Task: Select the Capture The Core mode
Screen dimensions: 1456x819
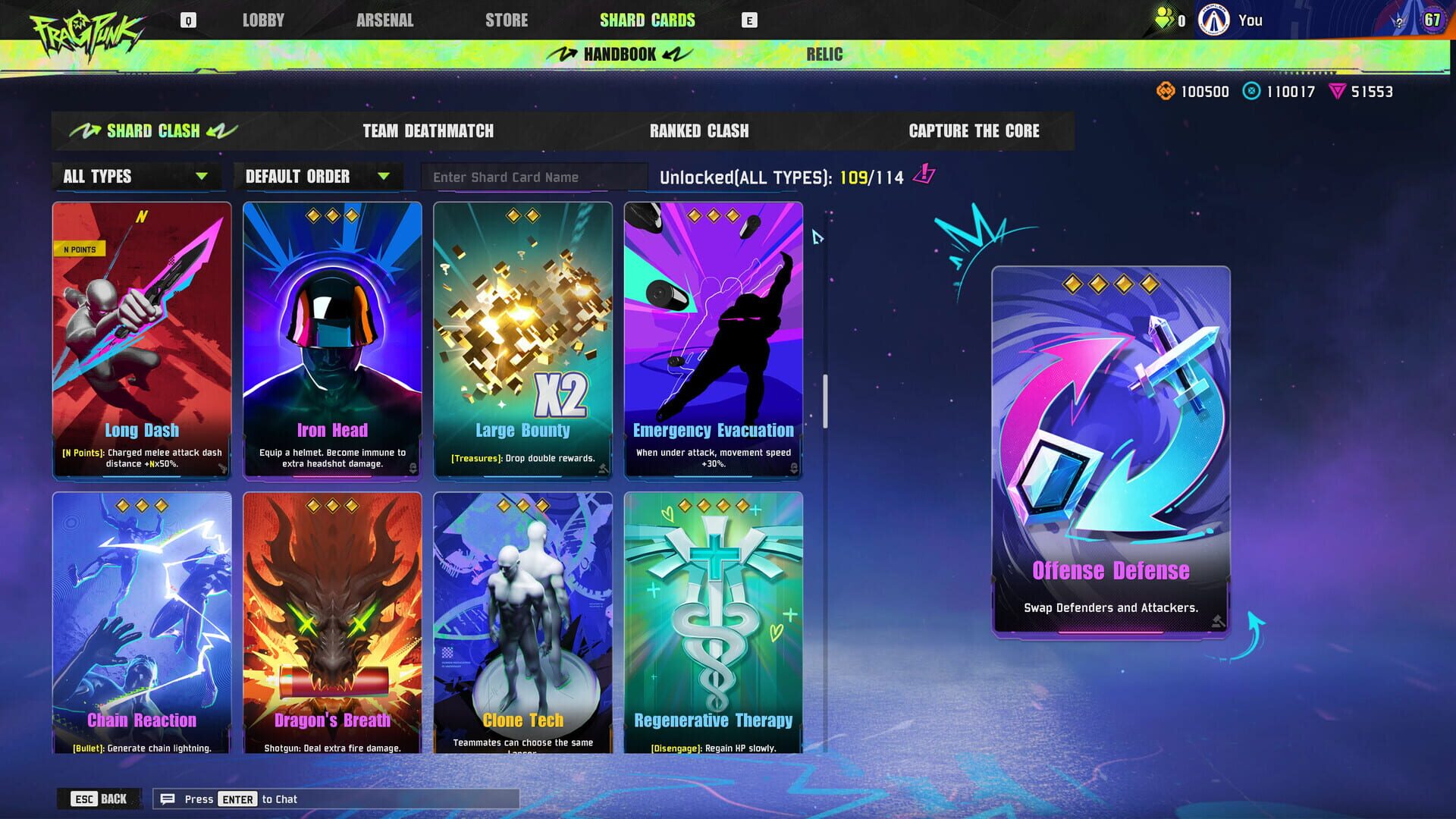Action: [974, 130]
